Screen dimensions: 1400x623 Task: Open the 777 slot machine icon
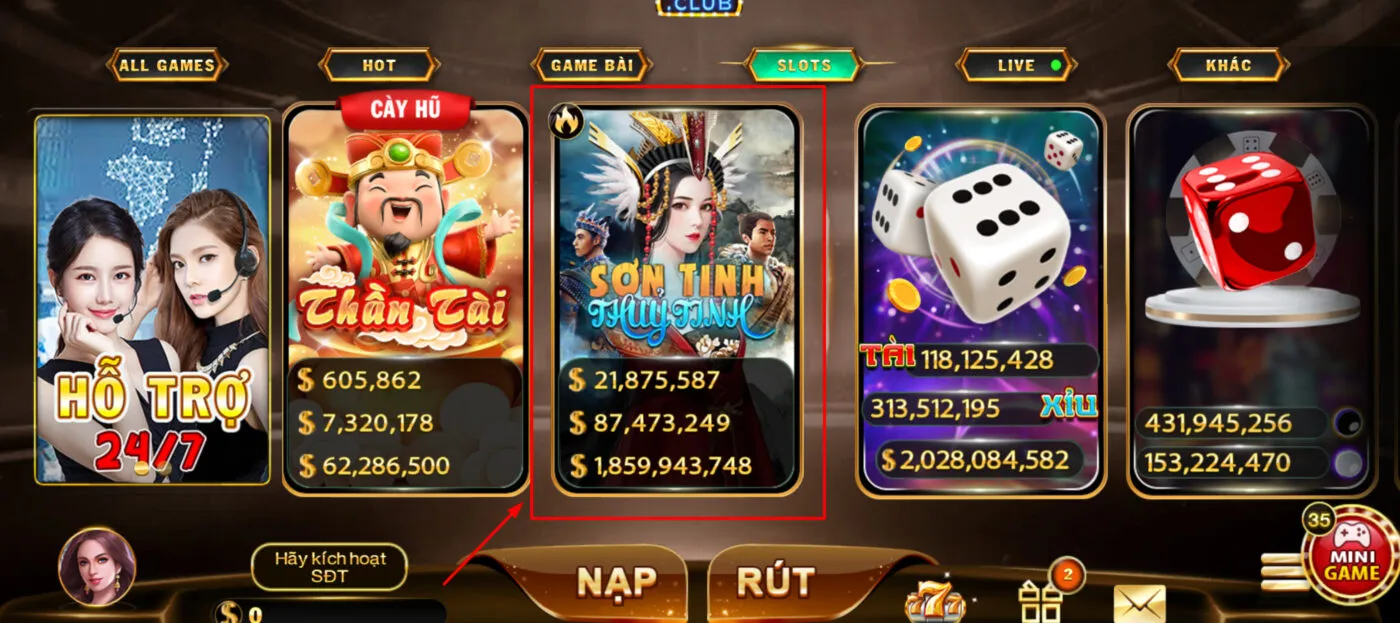click(934, 603)
